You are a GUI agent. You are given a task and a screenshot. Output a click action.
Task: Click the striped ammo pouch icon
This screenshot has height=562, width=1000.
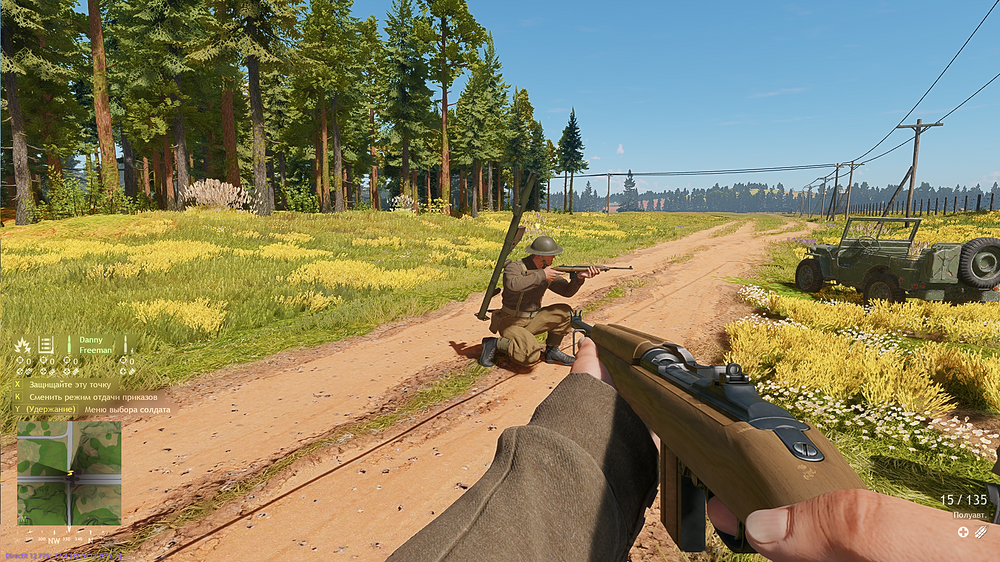pyautogui.click(x=981, y=532)
